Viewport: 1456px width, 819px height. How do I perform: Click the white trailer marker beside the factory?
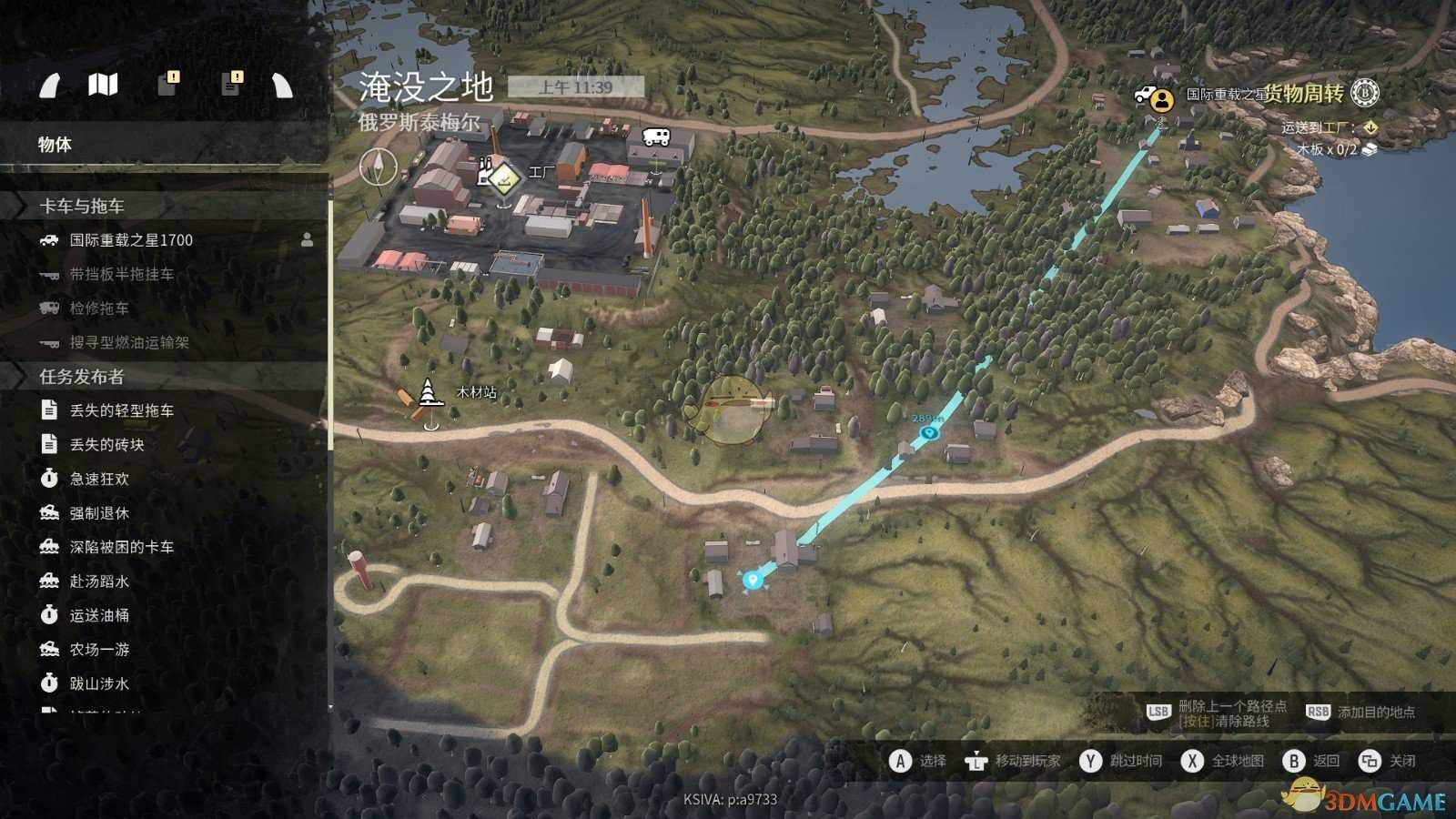pos(656,137)
